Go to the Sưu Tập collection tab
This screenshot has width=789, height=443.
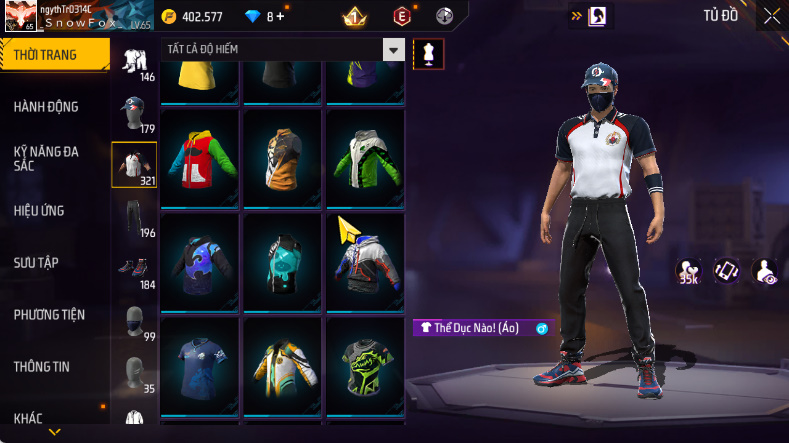coord(36,262)
